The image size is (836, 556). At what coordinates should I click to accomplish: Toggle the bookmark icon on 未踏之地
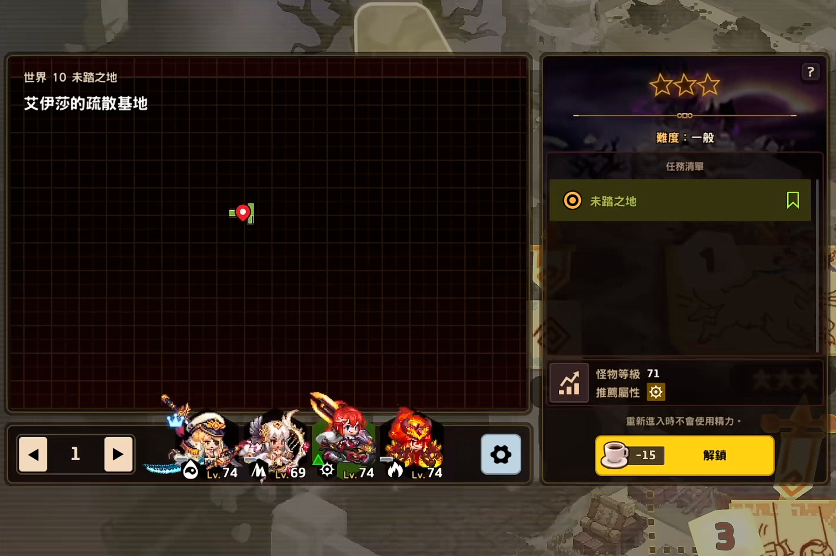pos(793,201)
